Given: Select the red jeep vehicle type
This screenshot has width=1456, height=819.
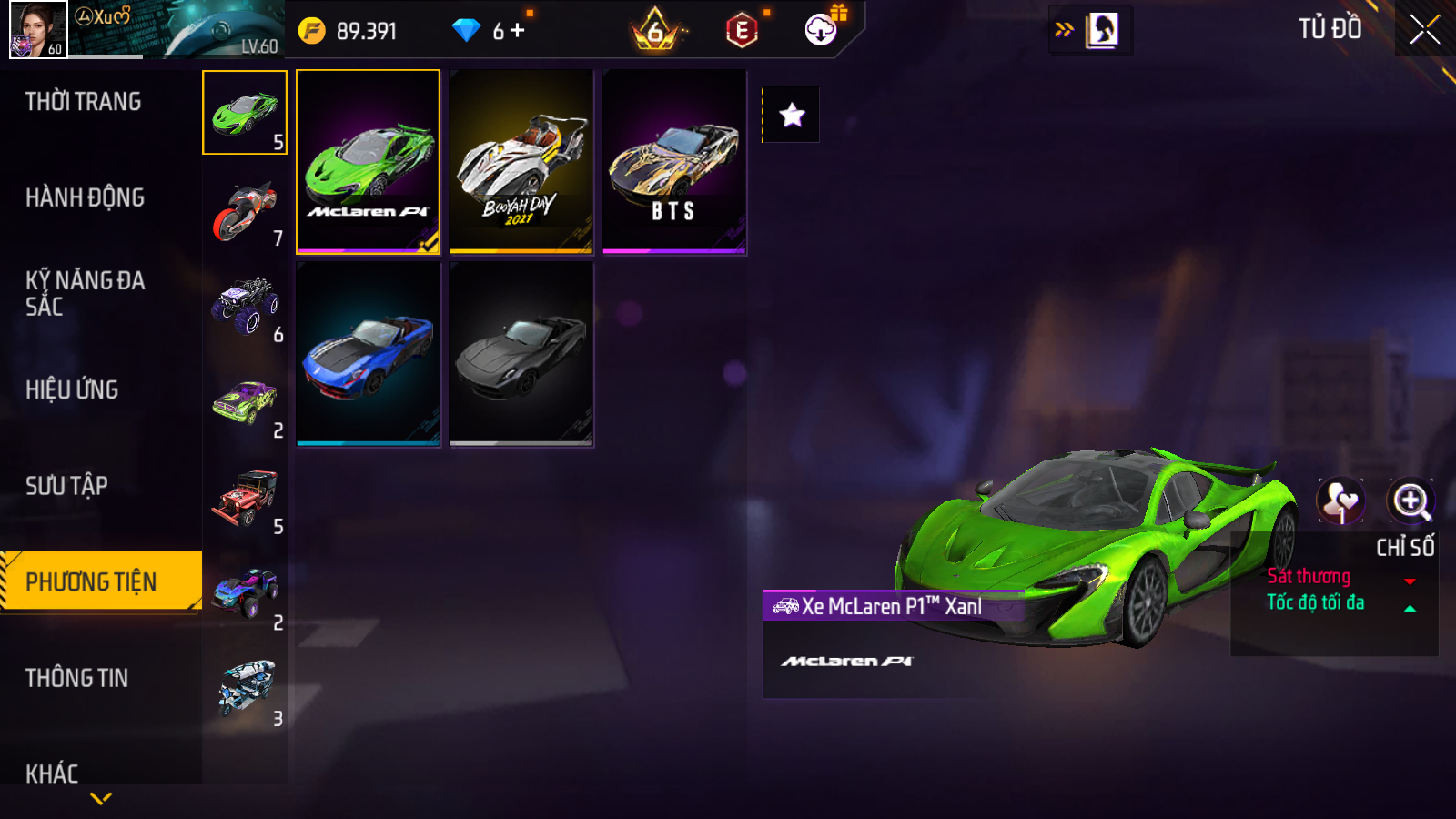Looking at the screenshot, I should coord(245,499).
